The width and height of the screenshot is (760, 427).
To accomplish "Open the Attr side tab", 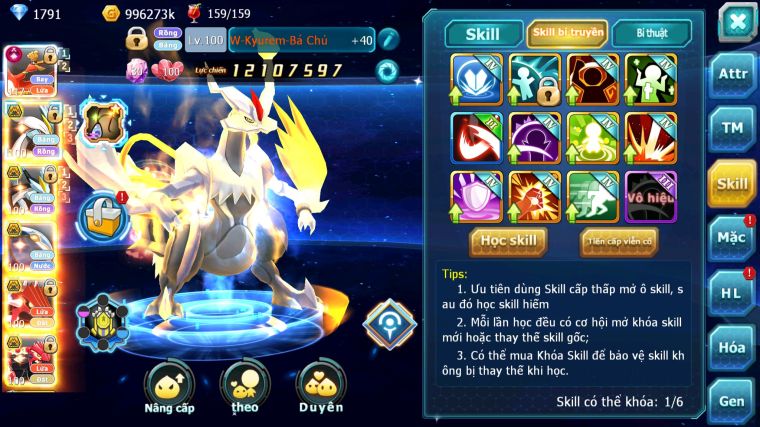I will (x=733, y=73).
